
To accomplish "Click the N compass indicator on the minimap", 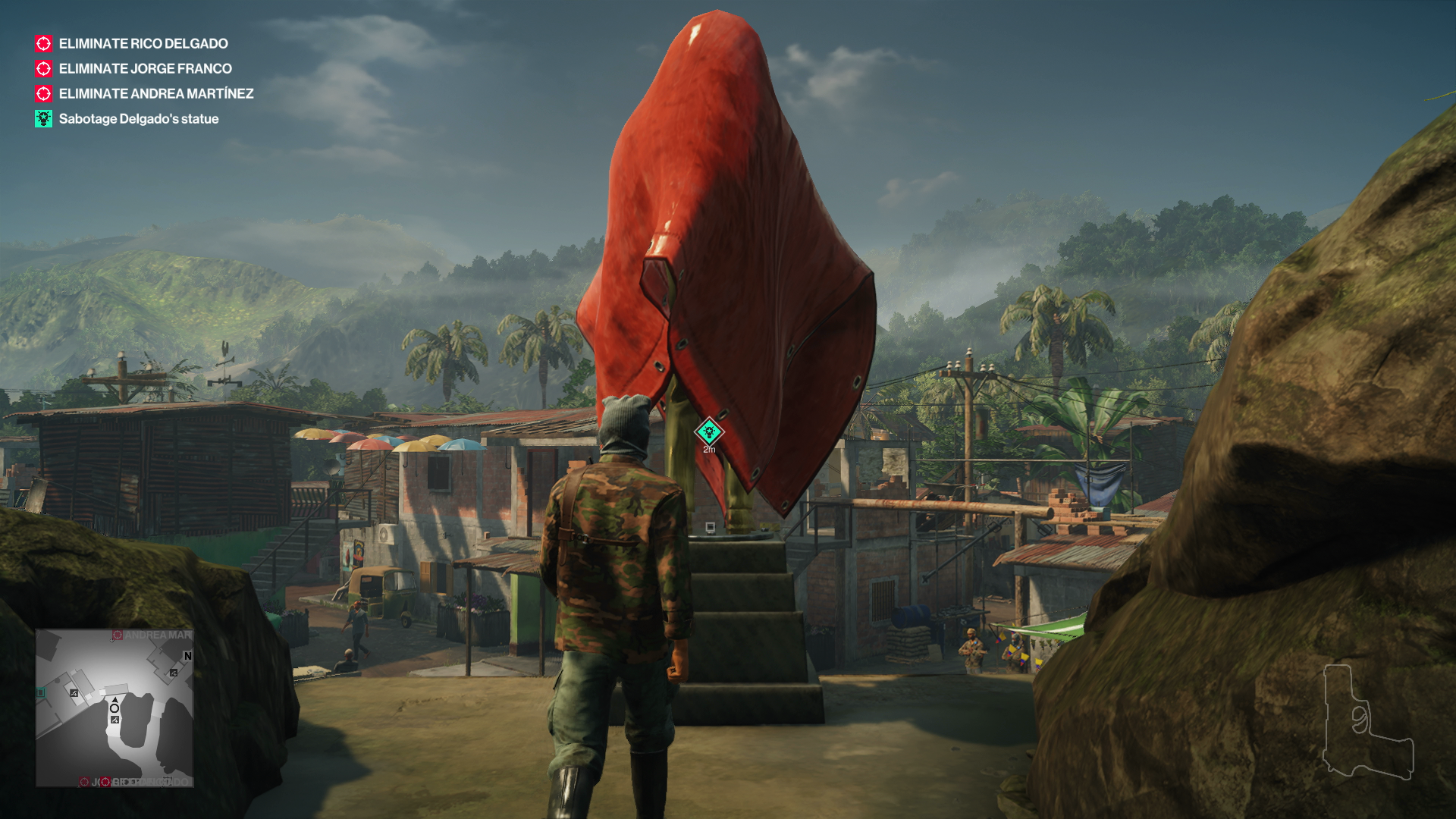I will (187, 656).
